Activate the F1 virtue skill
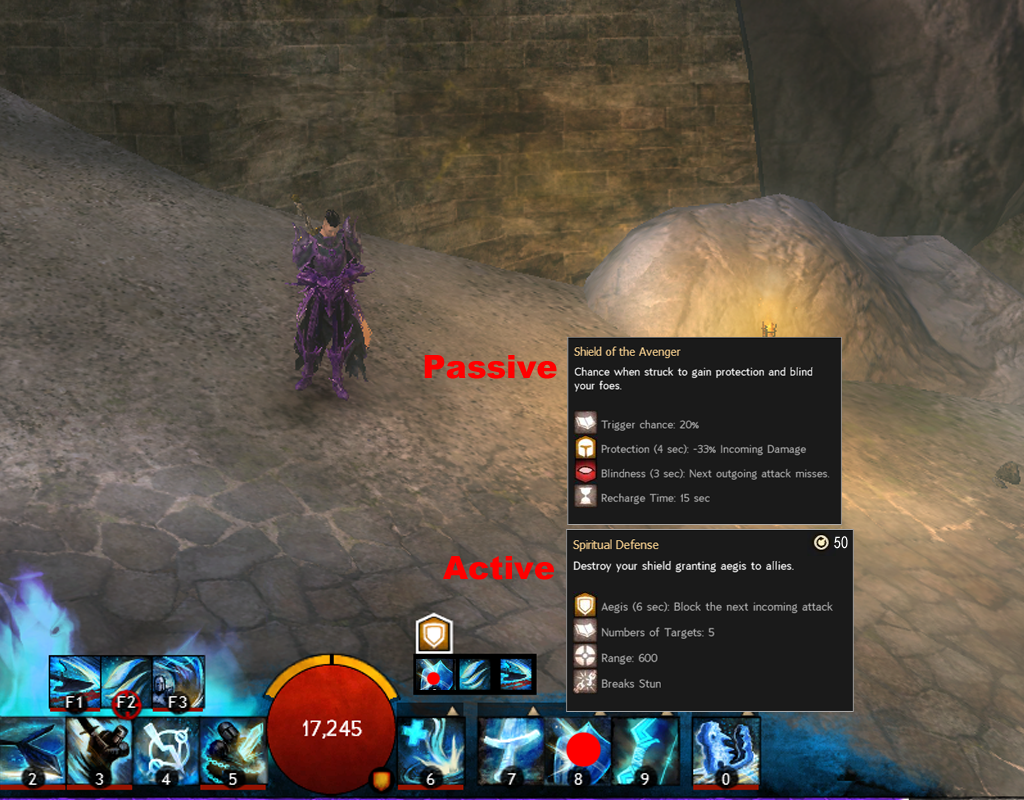Viewport: 1024px width, 800px height. 76,681
